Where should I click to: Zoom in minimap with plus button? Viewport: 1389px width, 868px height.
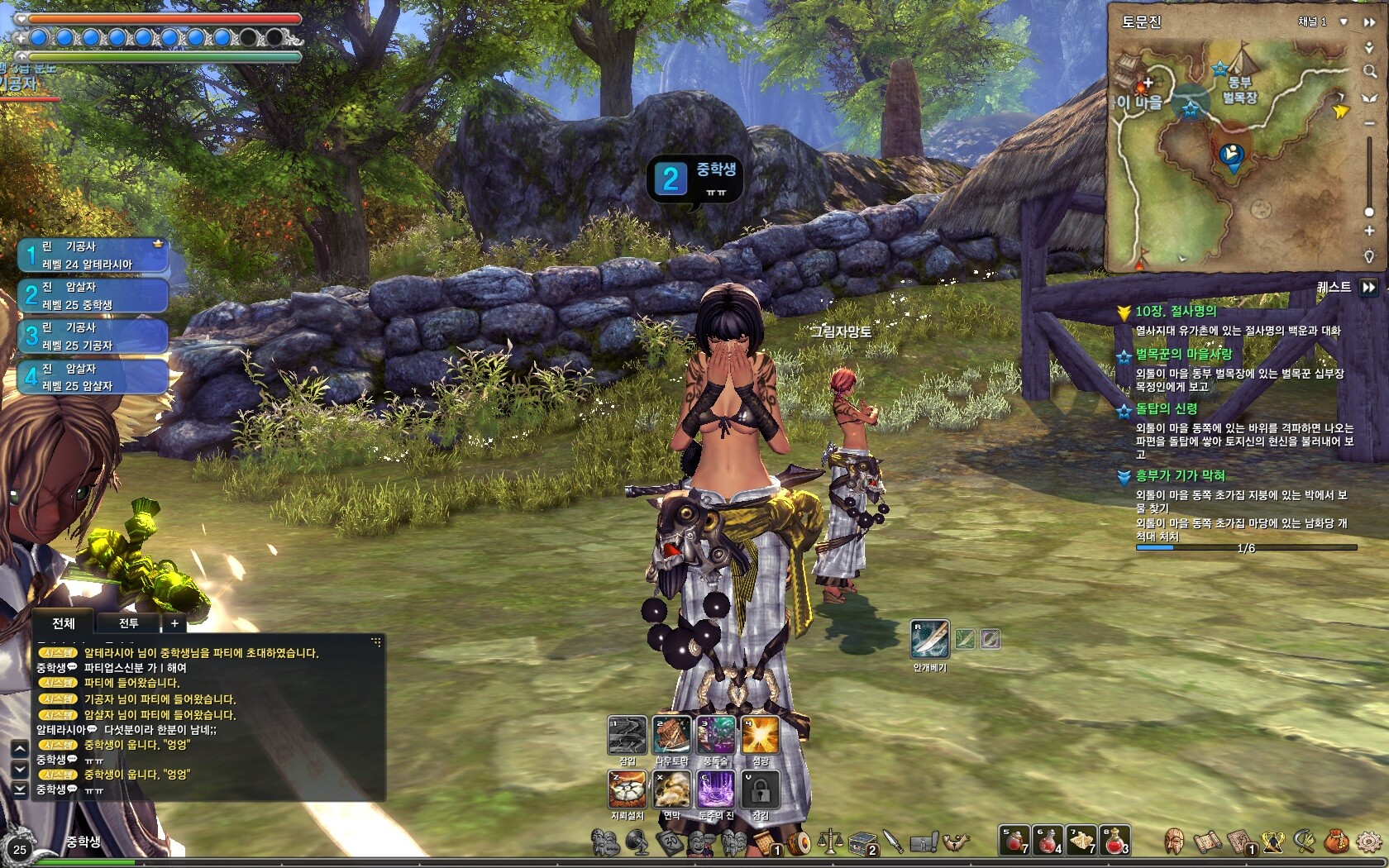coord(1369,231)
